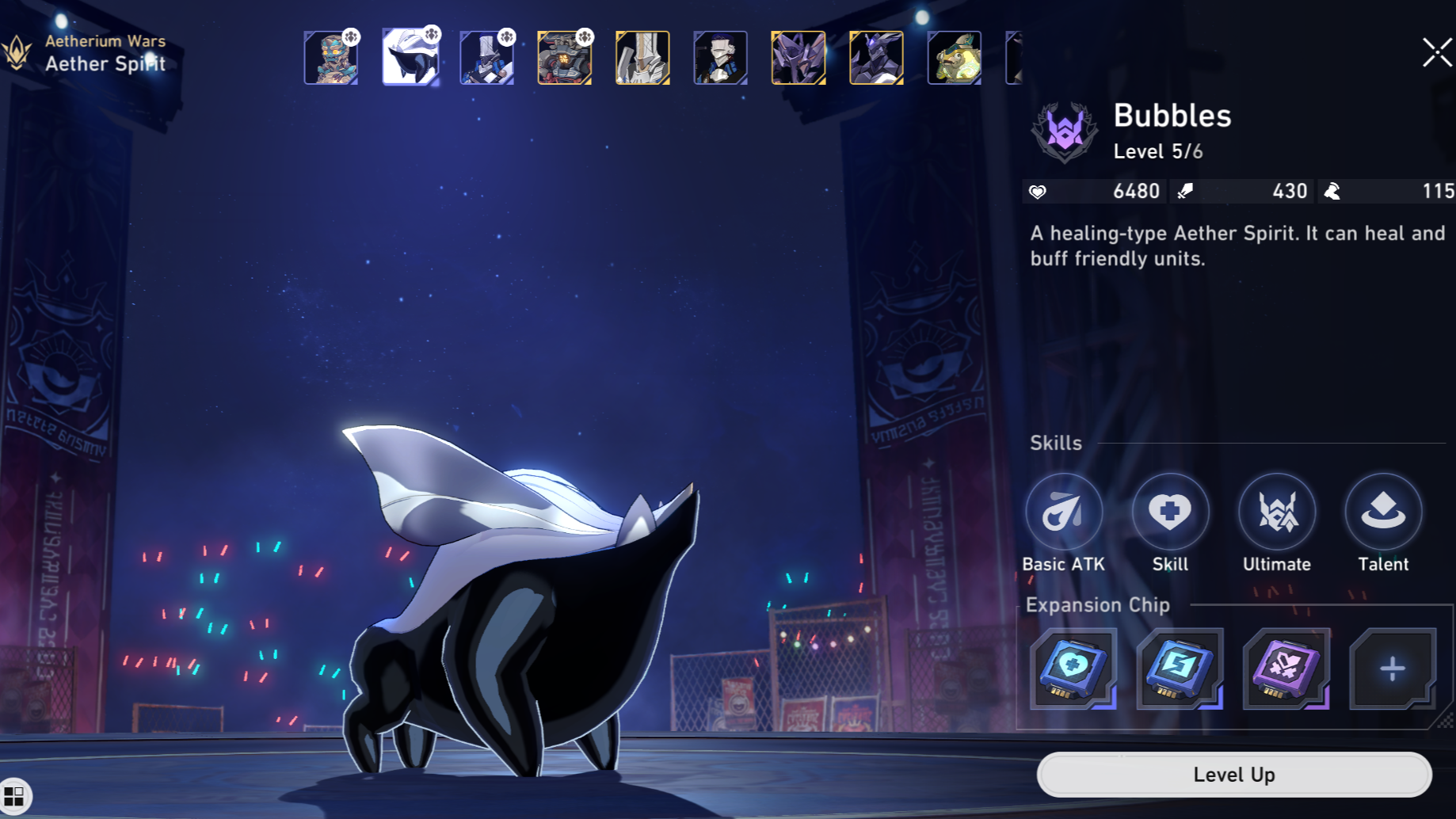Open the purple combat expansion chip
This screenshot has width=1456, height=819.
[x=1285, y=671]
